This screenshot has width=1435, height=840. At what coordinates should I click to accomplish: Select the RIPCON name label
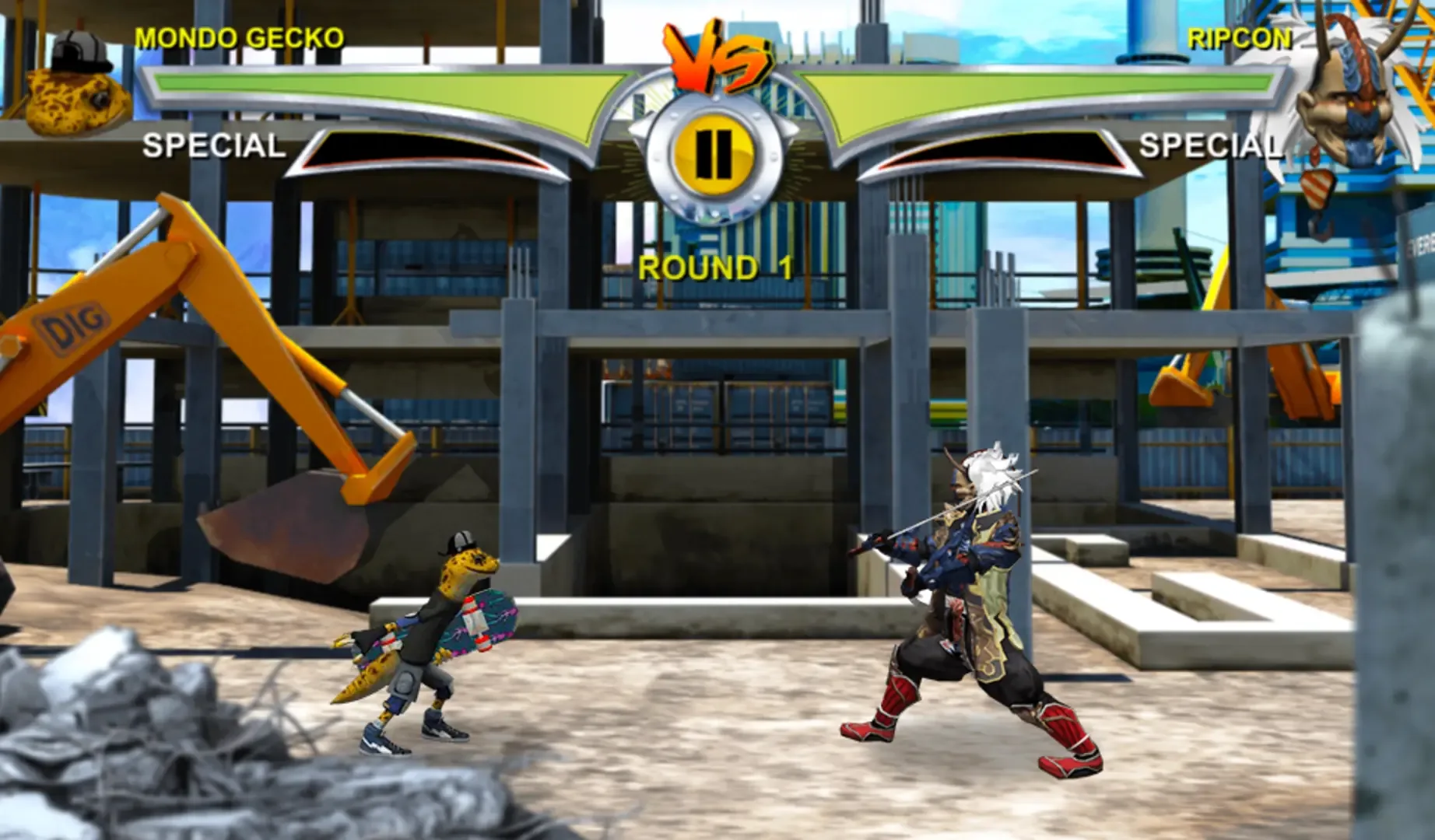point(1240,37)
